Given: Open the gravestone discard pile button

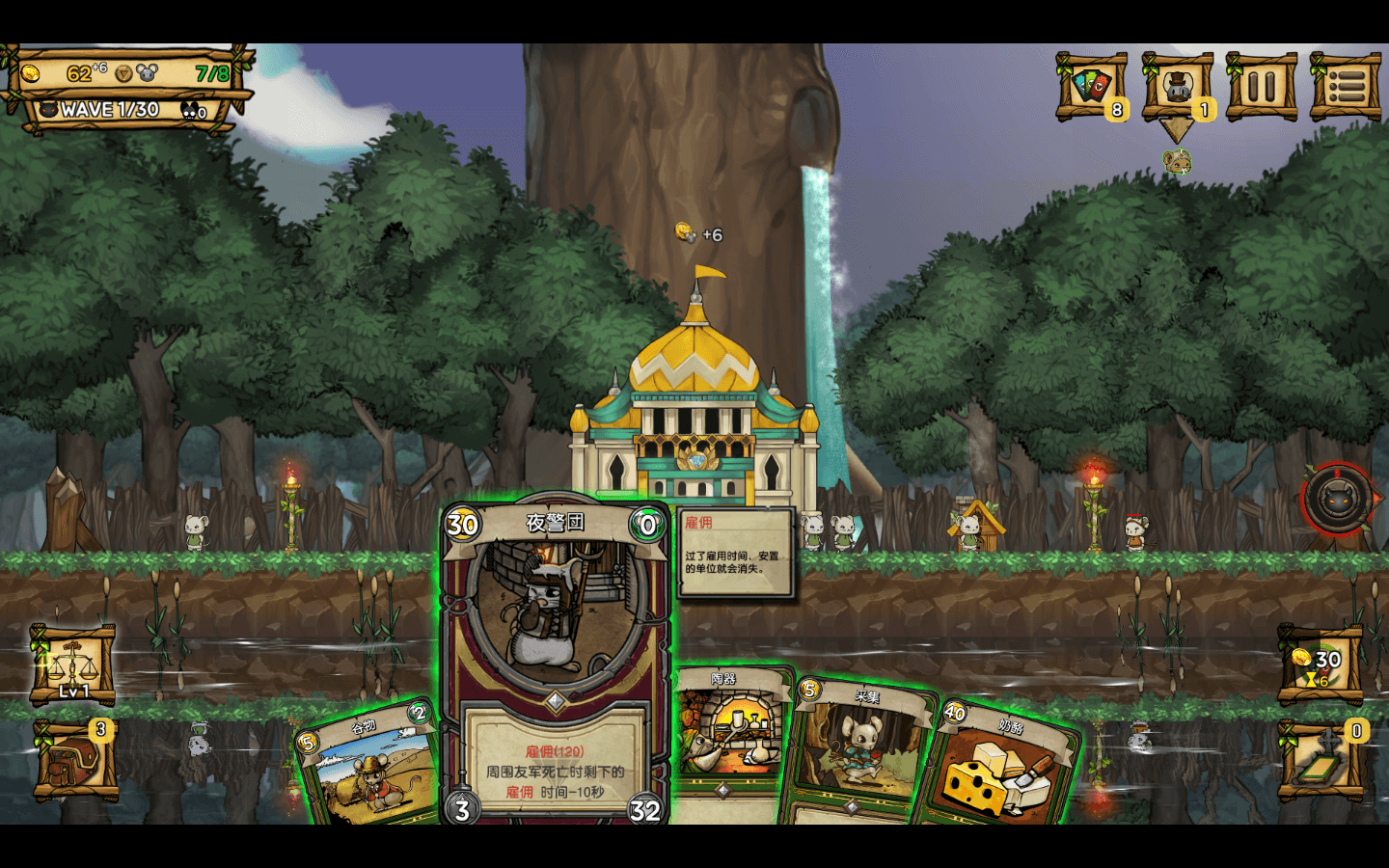Looking at the screenshot, I should [x=1321, y=760].
